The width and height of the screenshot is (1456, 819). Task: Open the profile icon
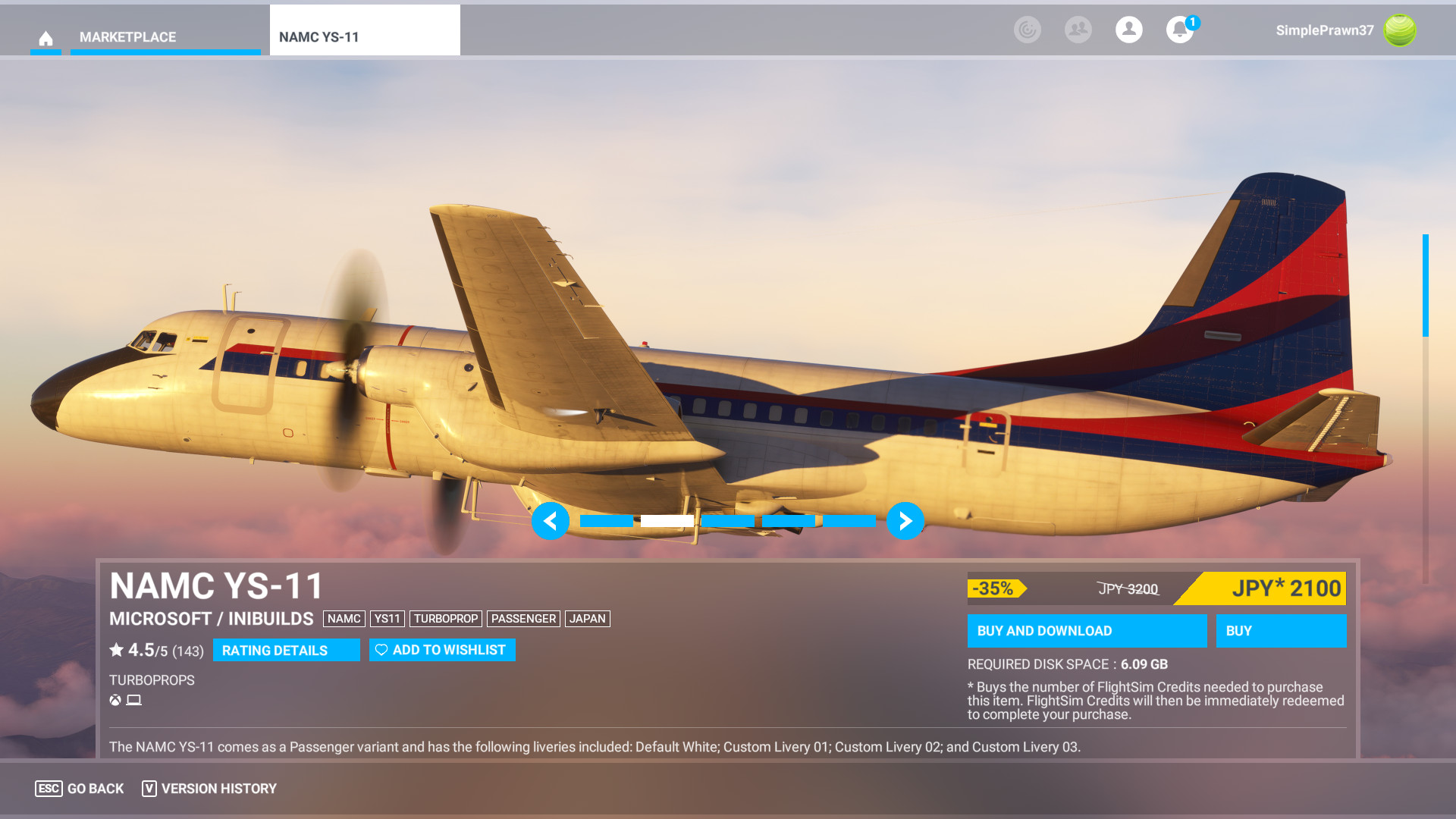1128,30
